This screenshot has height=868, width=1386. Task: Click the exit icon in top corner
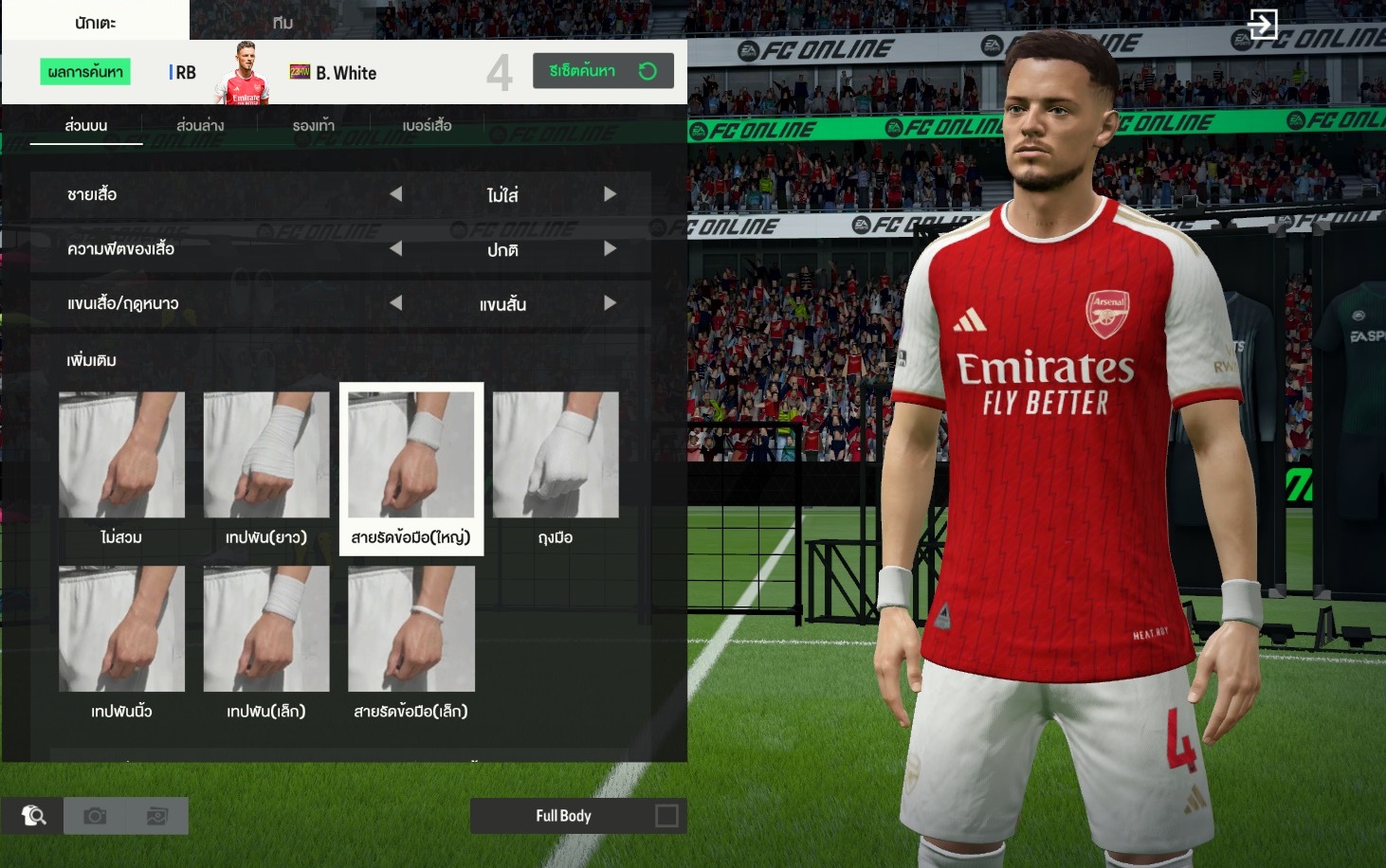pos(1263,24)
